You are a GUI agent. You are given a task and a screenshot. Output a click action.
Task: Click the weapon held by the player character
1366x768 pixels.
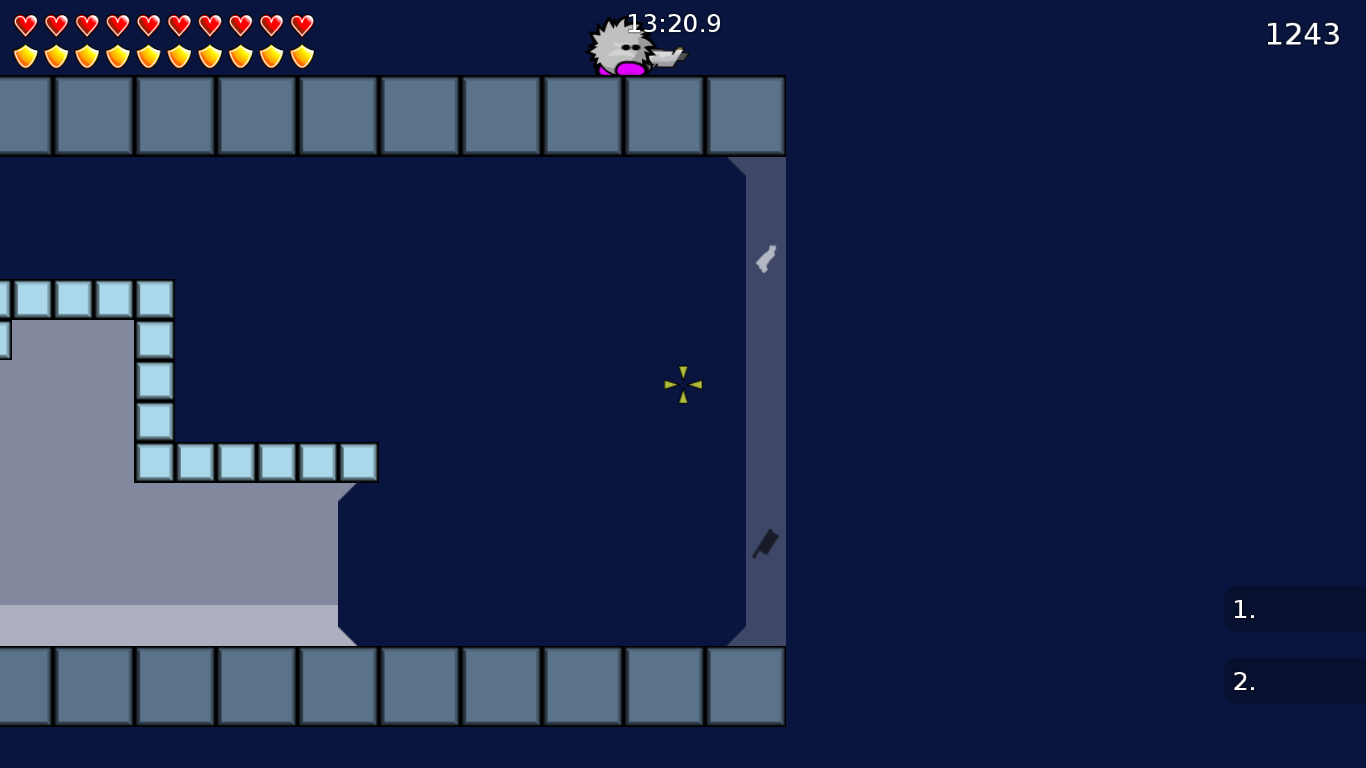click(668, 57)
